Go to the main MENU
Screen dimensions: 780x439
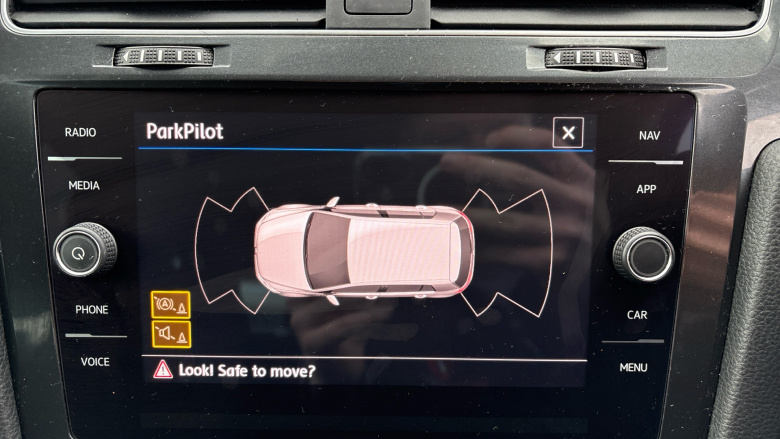pyautogui.click(x=633, y=368)
